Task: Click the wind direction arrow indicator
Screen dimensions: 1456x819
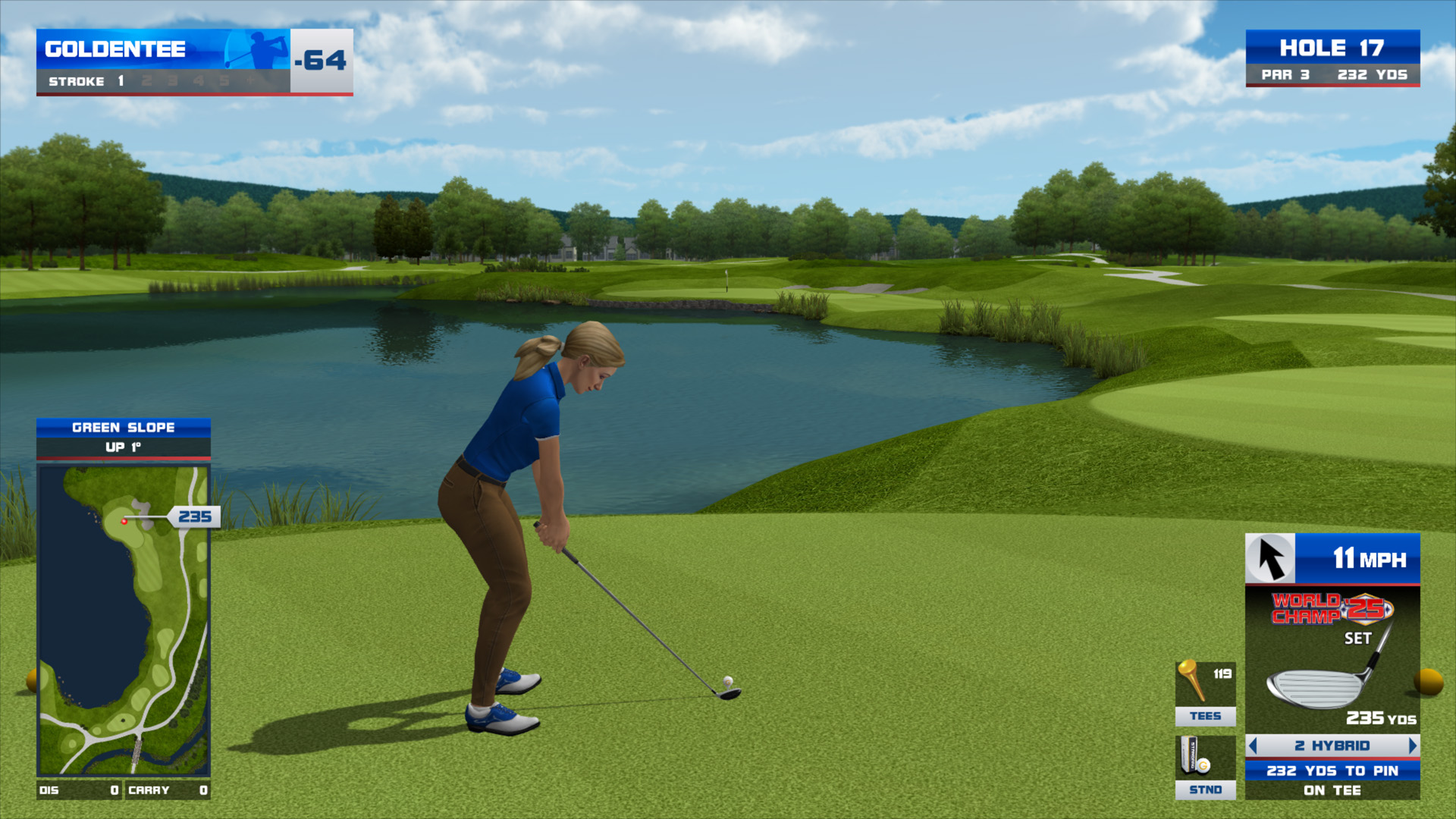Action: (1270, 559)
